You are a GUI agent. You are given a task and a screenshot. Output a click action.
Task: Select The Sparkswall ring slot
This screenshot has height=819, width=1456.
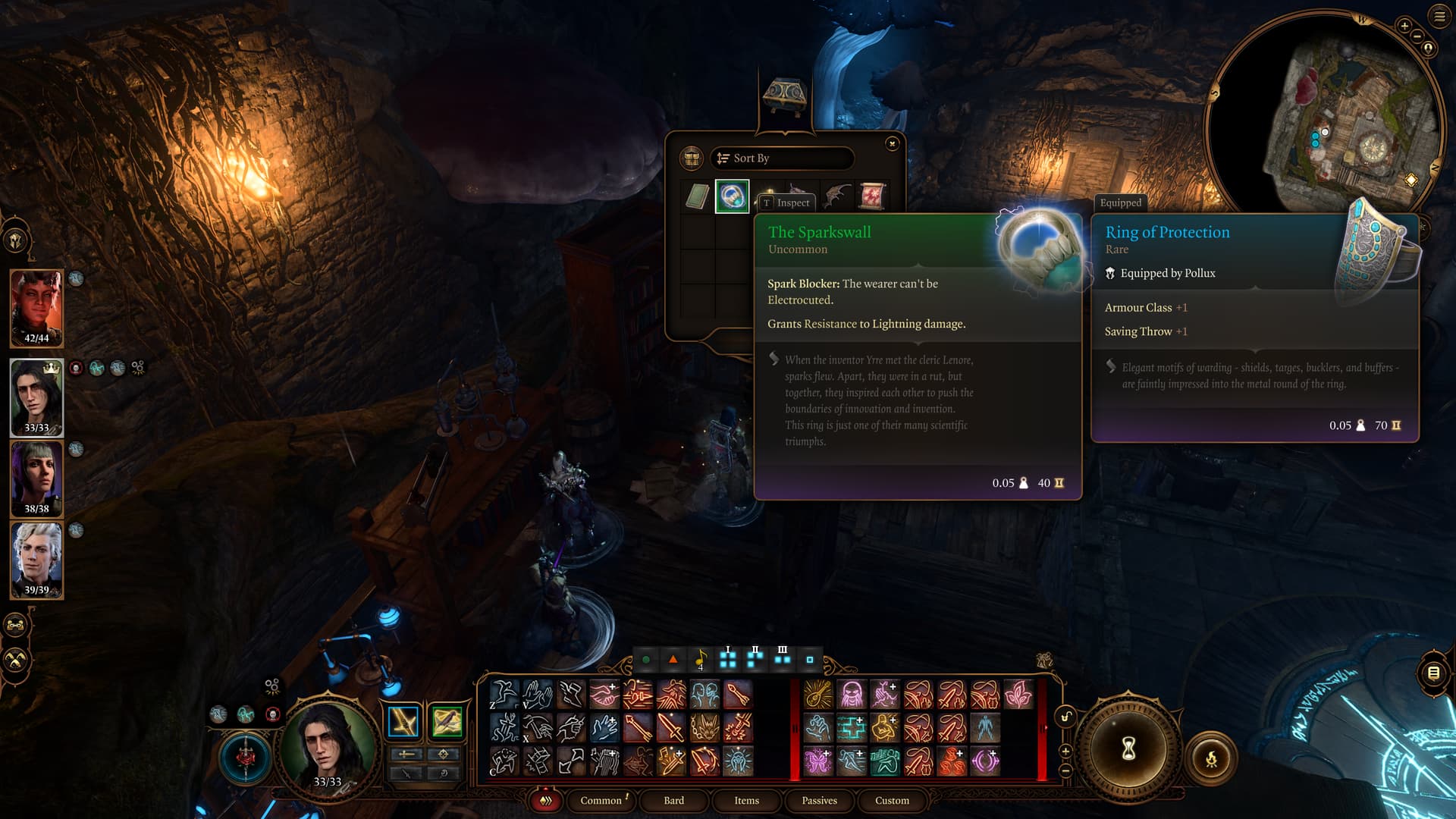coord(732,196)
